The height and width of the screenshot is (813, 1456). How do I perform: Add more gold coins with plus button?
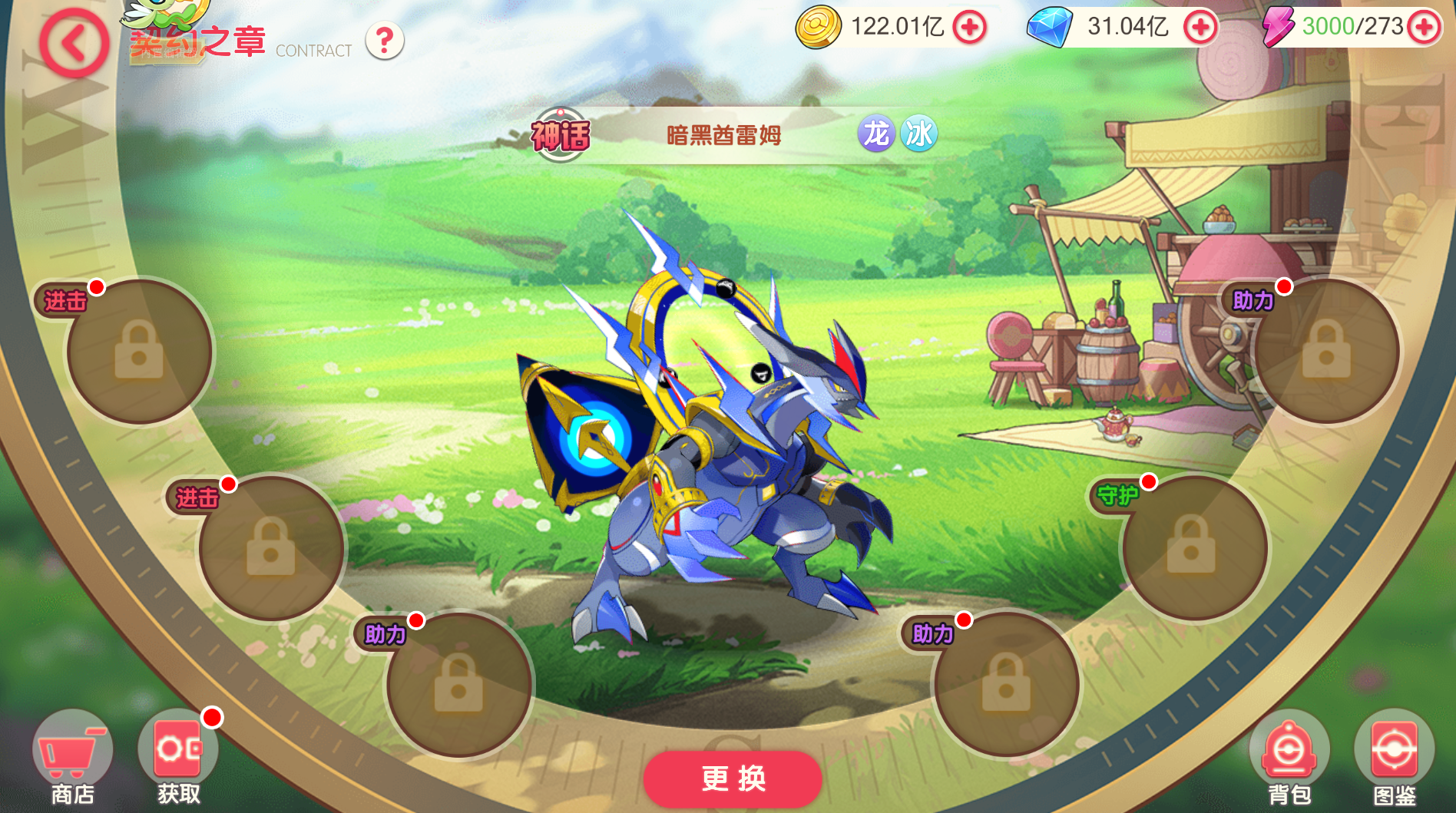pos(970,28)
